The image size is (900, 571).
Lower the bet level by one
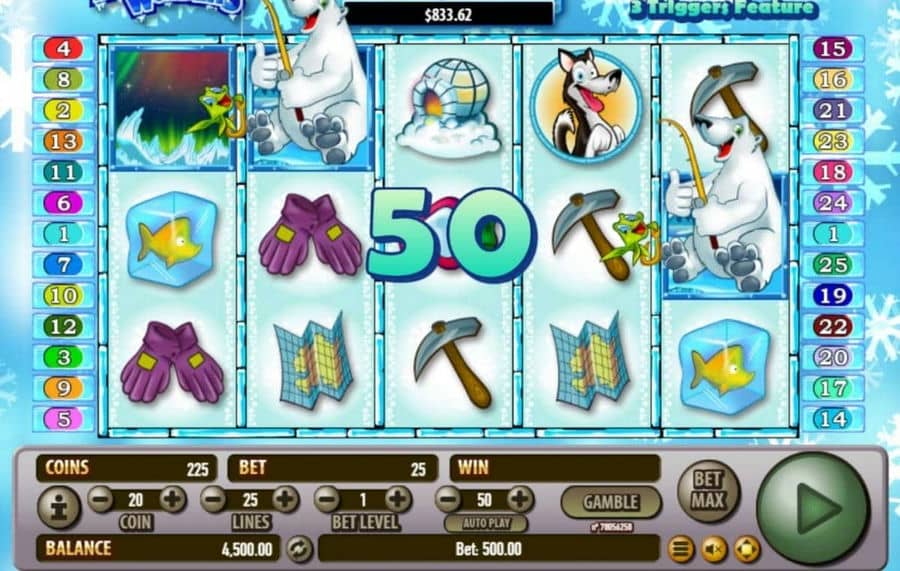[327, 499]
